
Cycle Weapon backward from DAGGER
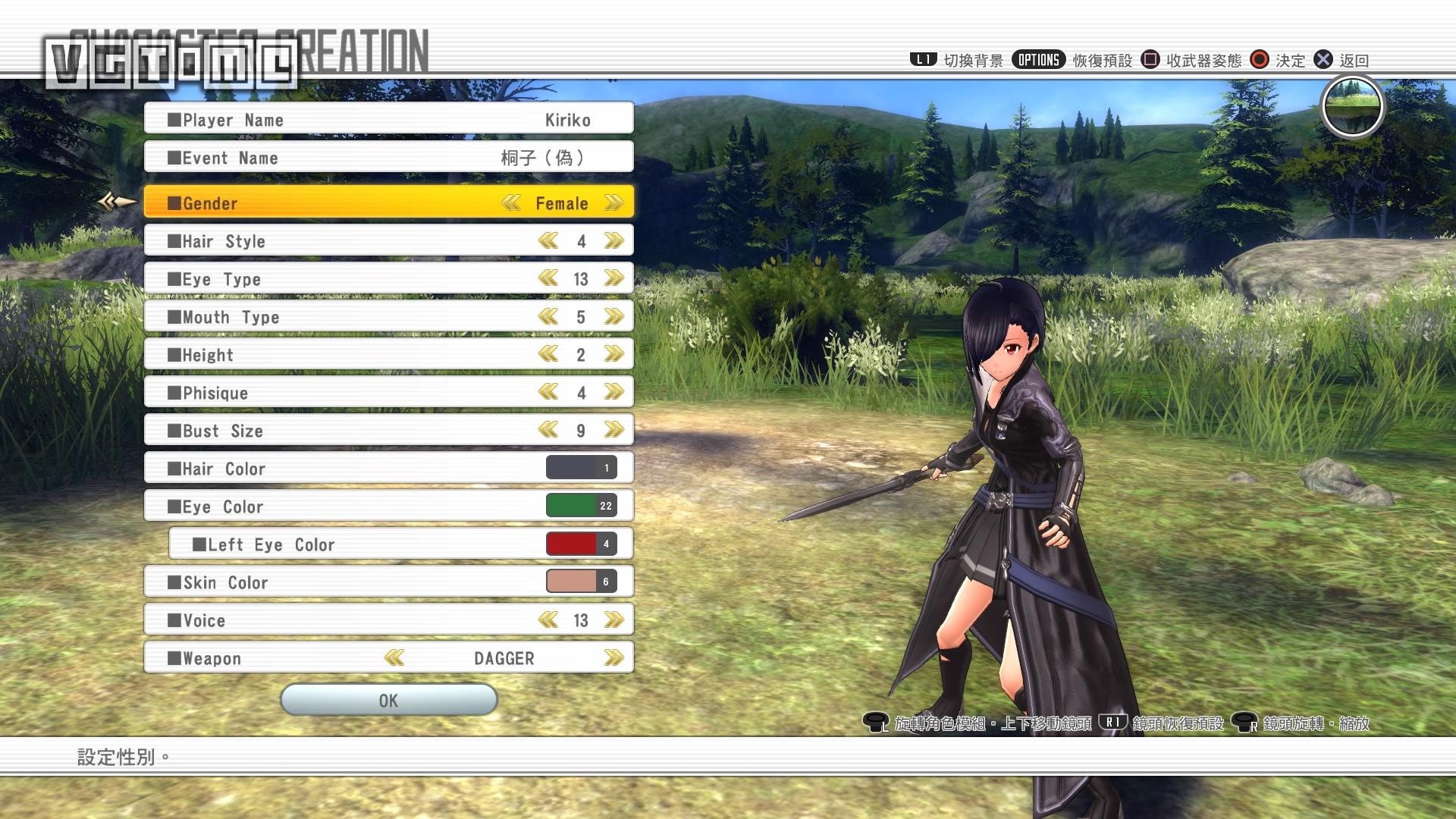tap(394, 658)
